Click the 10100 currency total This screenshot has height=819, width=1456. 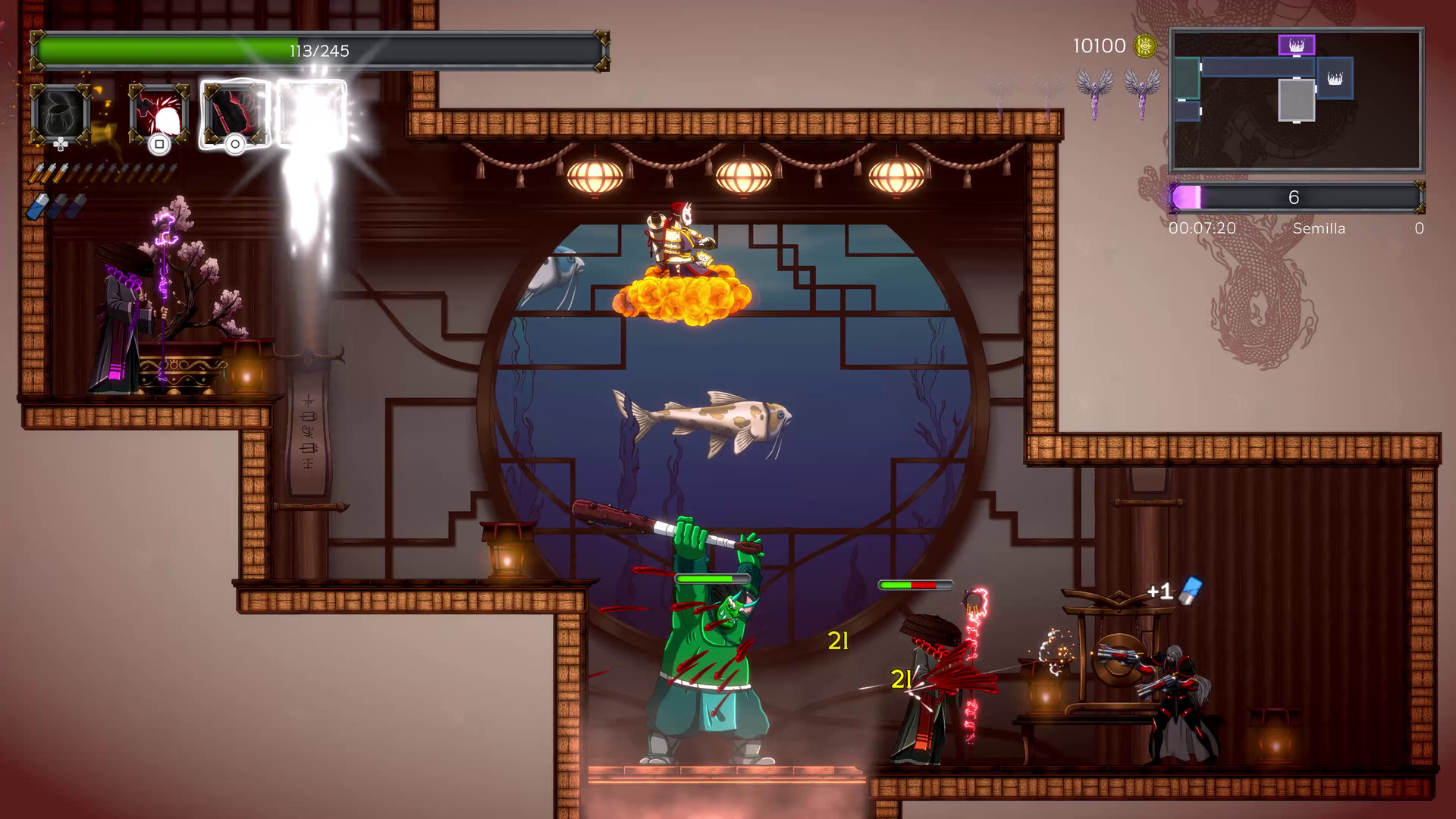(1097, 45)
